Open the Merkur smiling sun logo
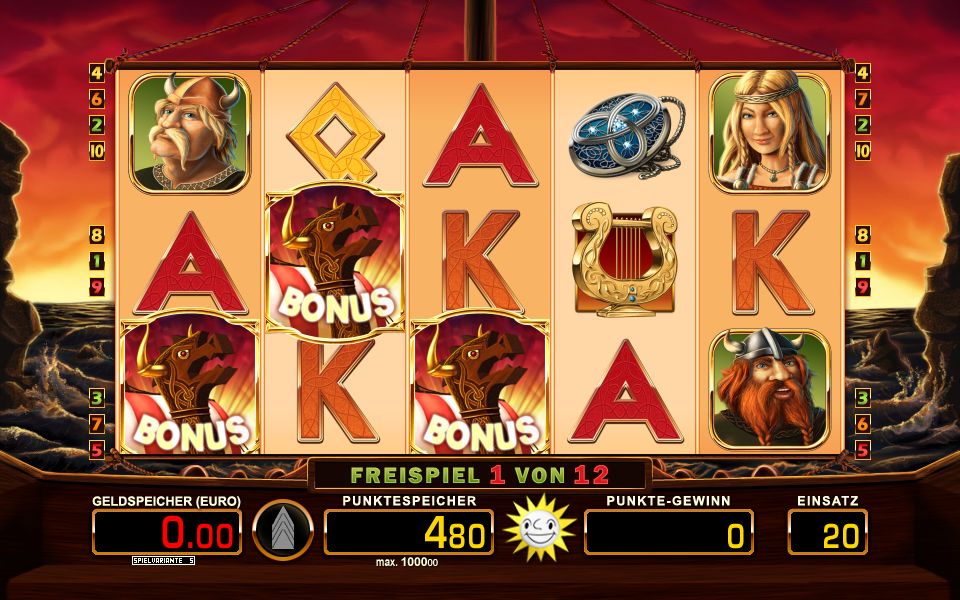Viewport: 960px width, 600px height. pyautogui.click(x=538, y=528)
